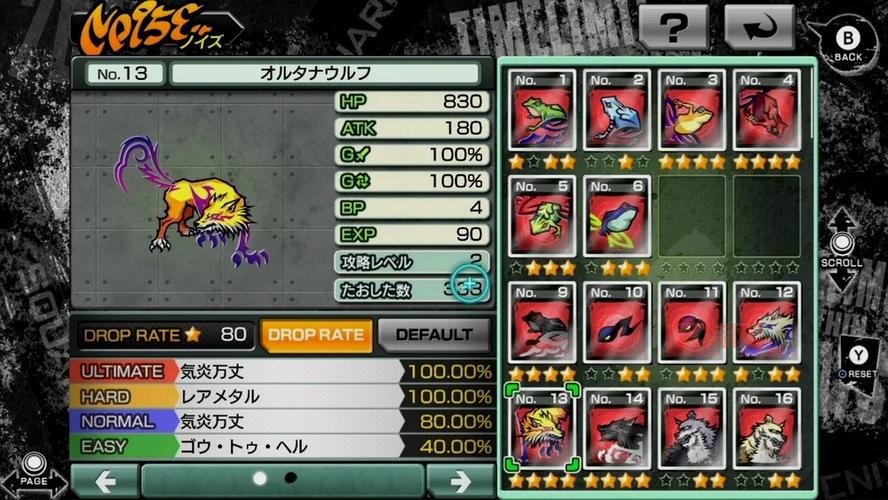Choose Noise No. 2 blue frog tile
The width and height of the screenshot is (888, 500).
(x=617, y=111)
